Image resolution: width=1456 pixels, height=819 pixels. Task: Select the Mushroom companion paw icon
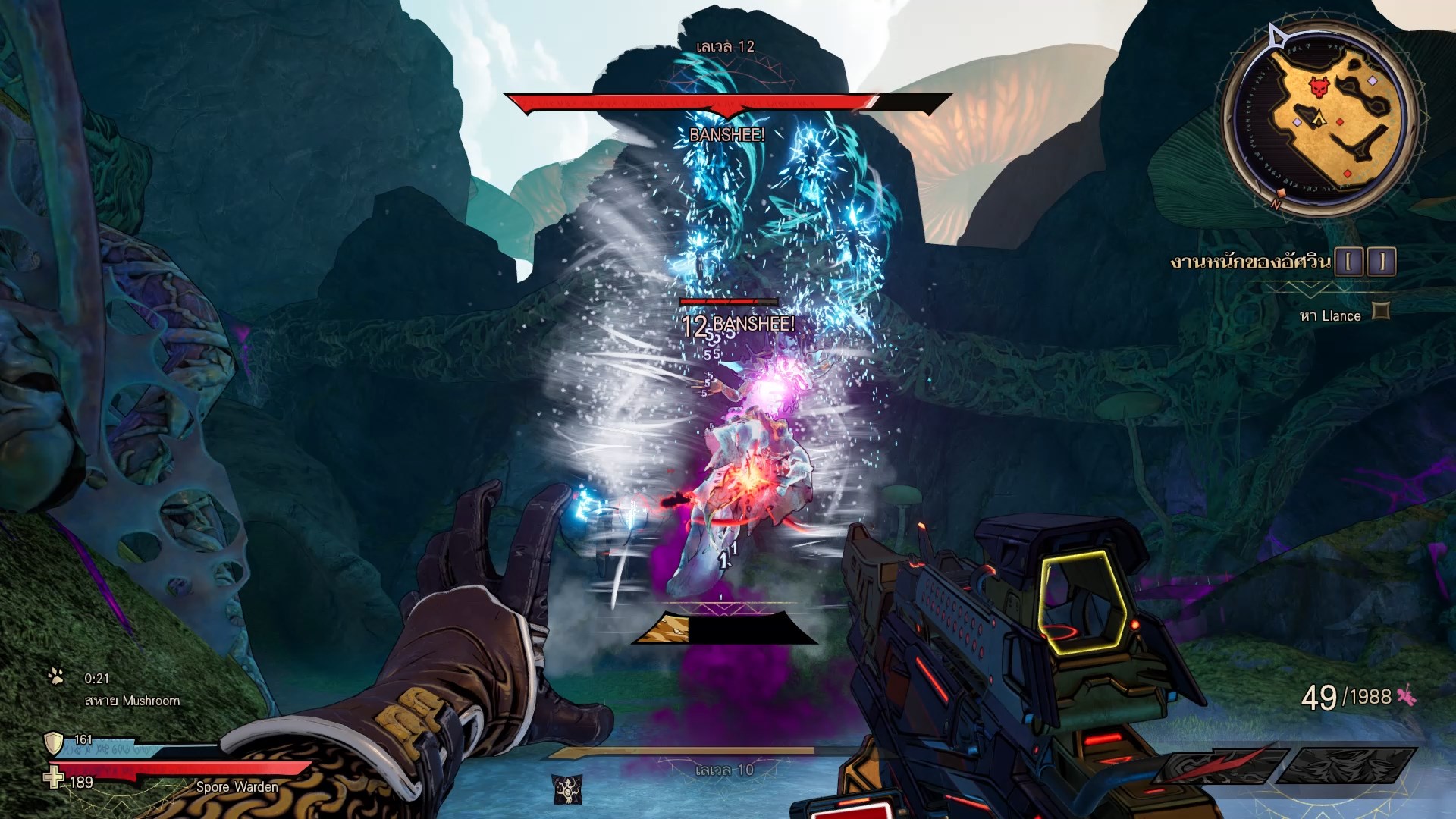click(x=56, y=676)
